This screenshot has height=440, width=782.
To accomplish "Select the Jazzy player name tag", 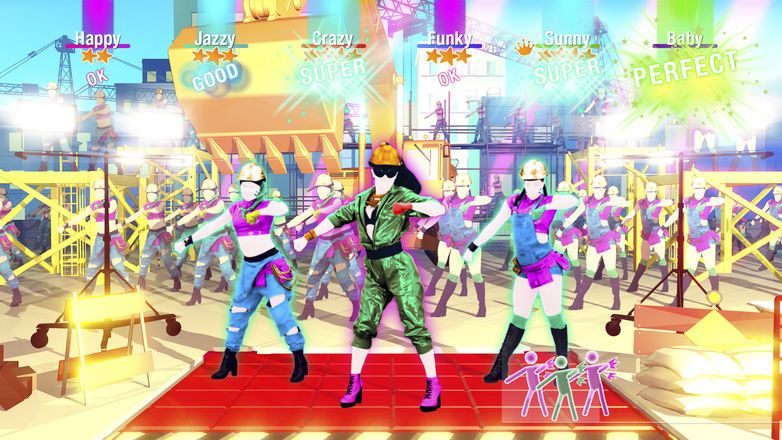I will [215, 40].
